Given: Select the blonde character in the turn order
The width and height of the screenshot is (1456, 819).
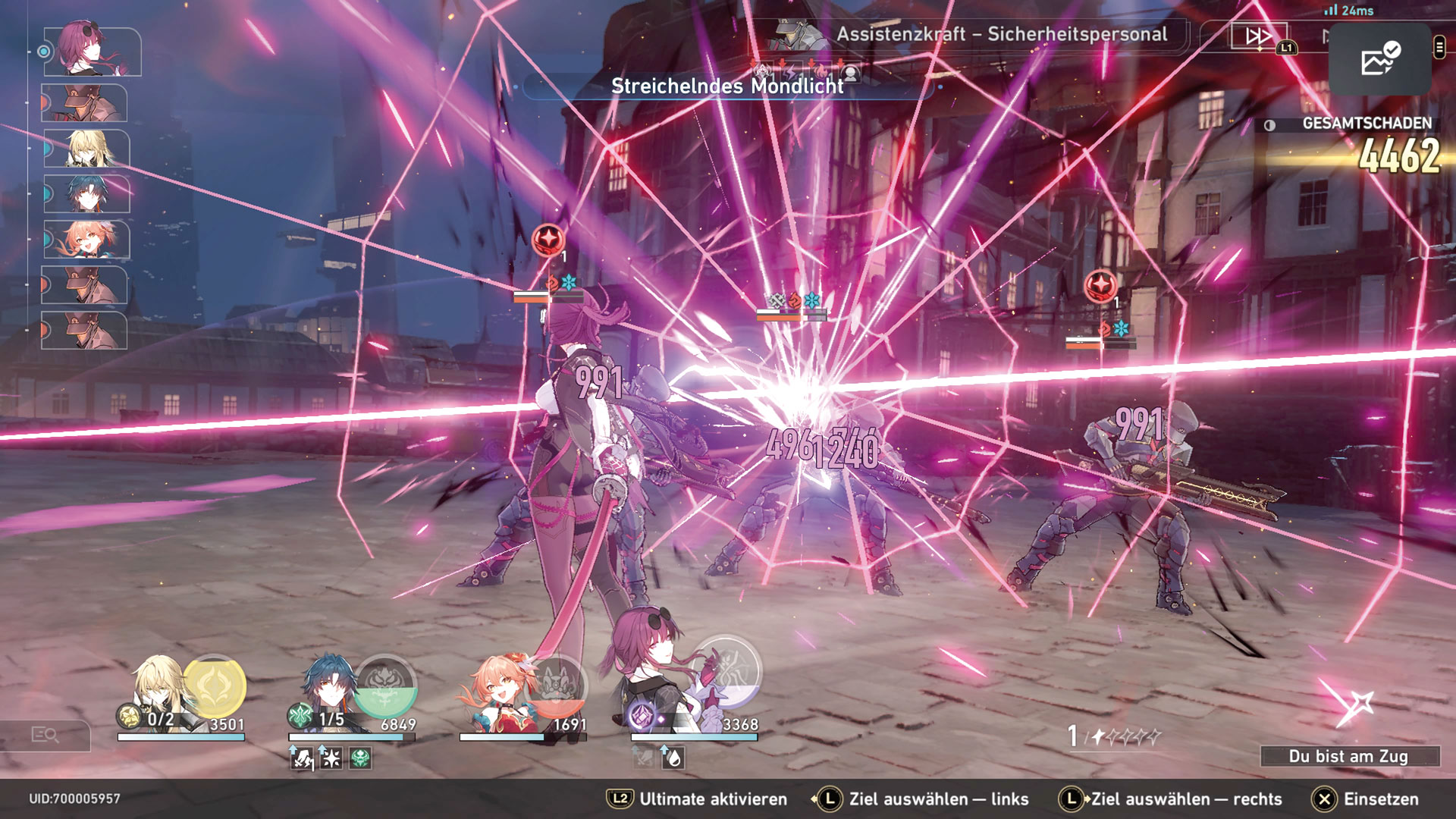Looking at the screenshot, I should click(87, 149).
